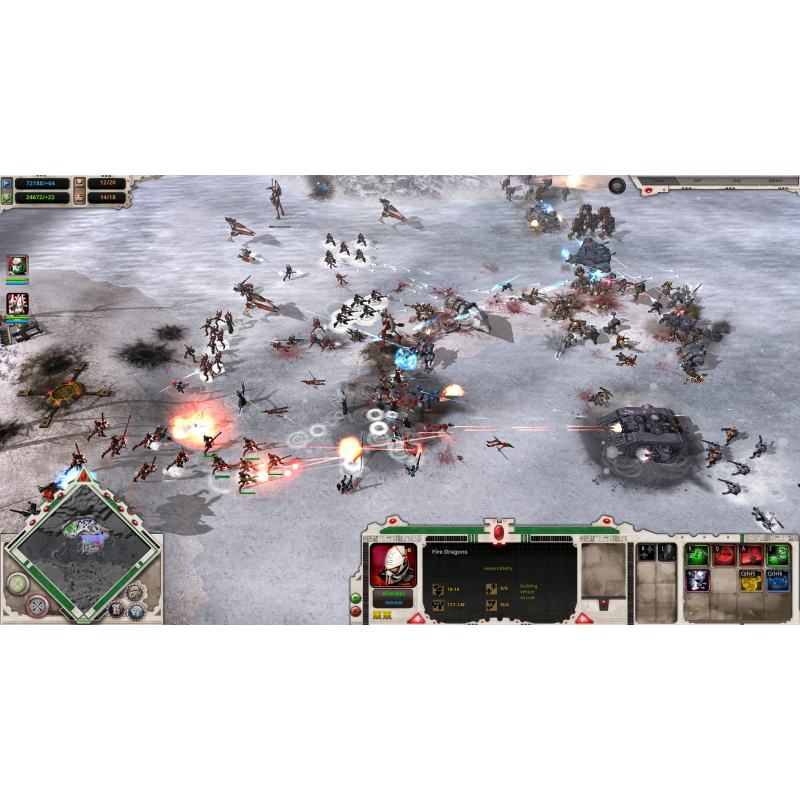Click the small green button beside portrait
Screen dimensions: 800x800
click(x=357, y=598)
